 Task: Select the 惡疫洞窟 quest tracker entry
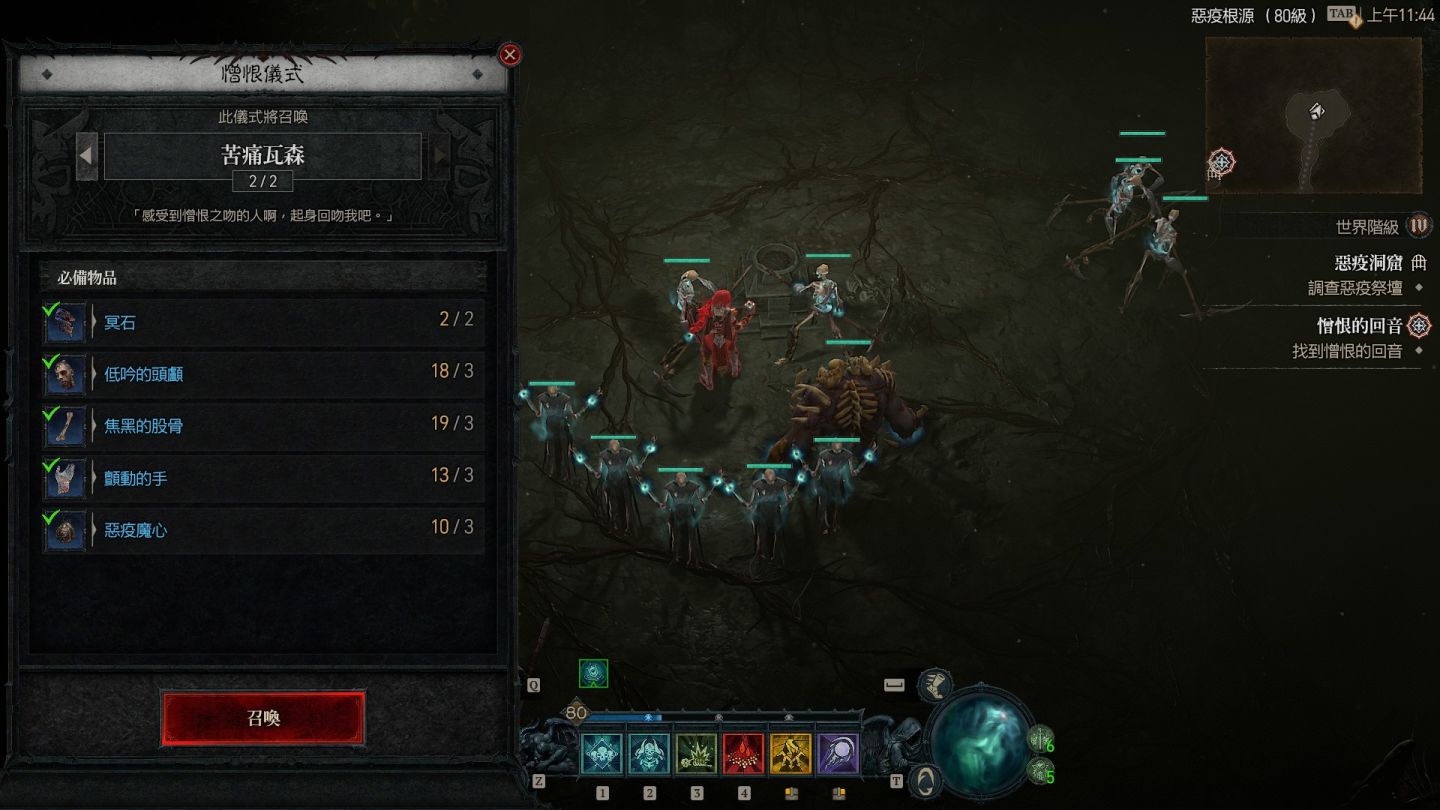tap(1368, 263)
